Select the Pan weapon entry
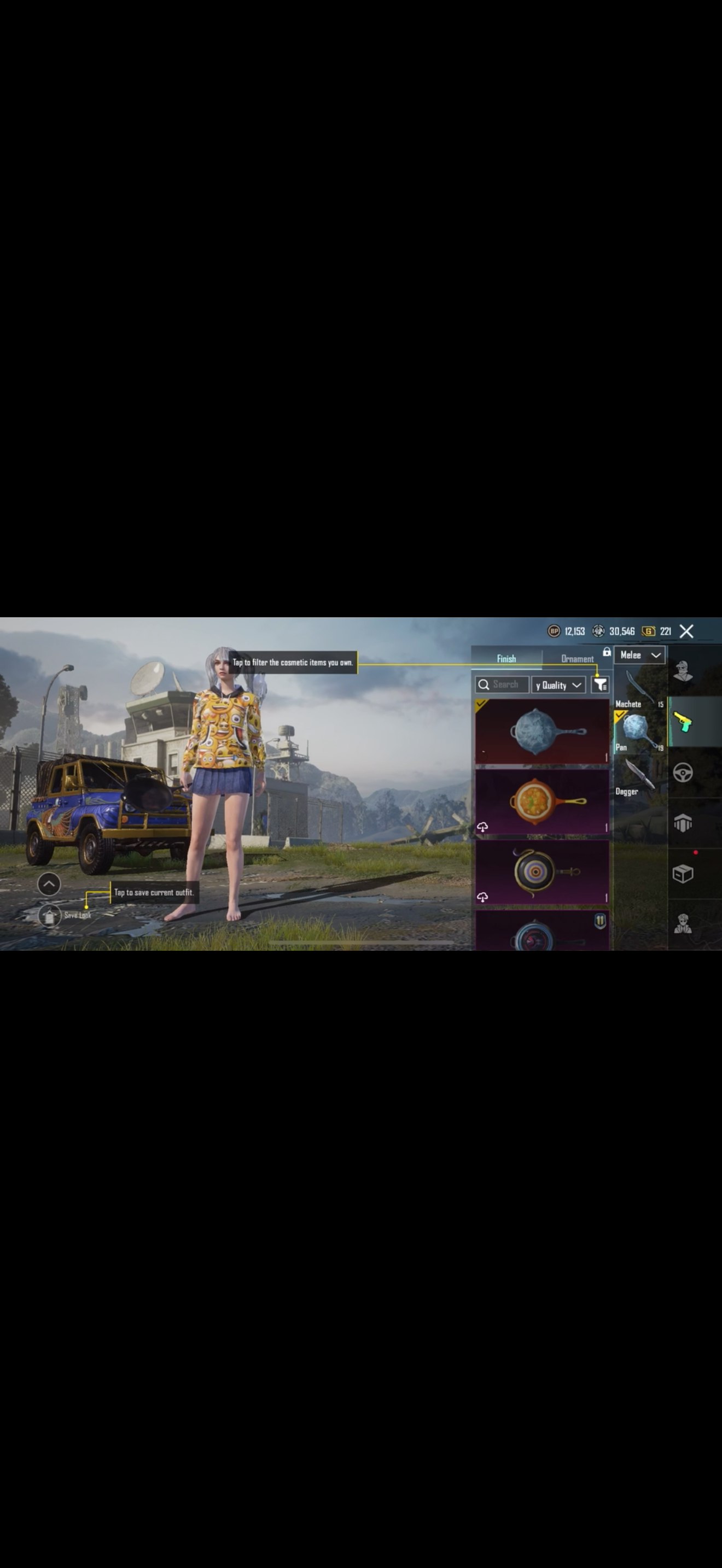 click(x=639, y=733)
